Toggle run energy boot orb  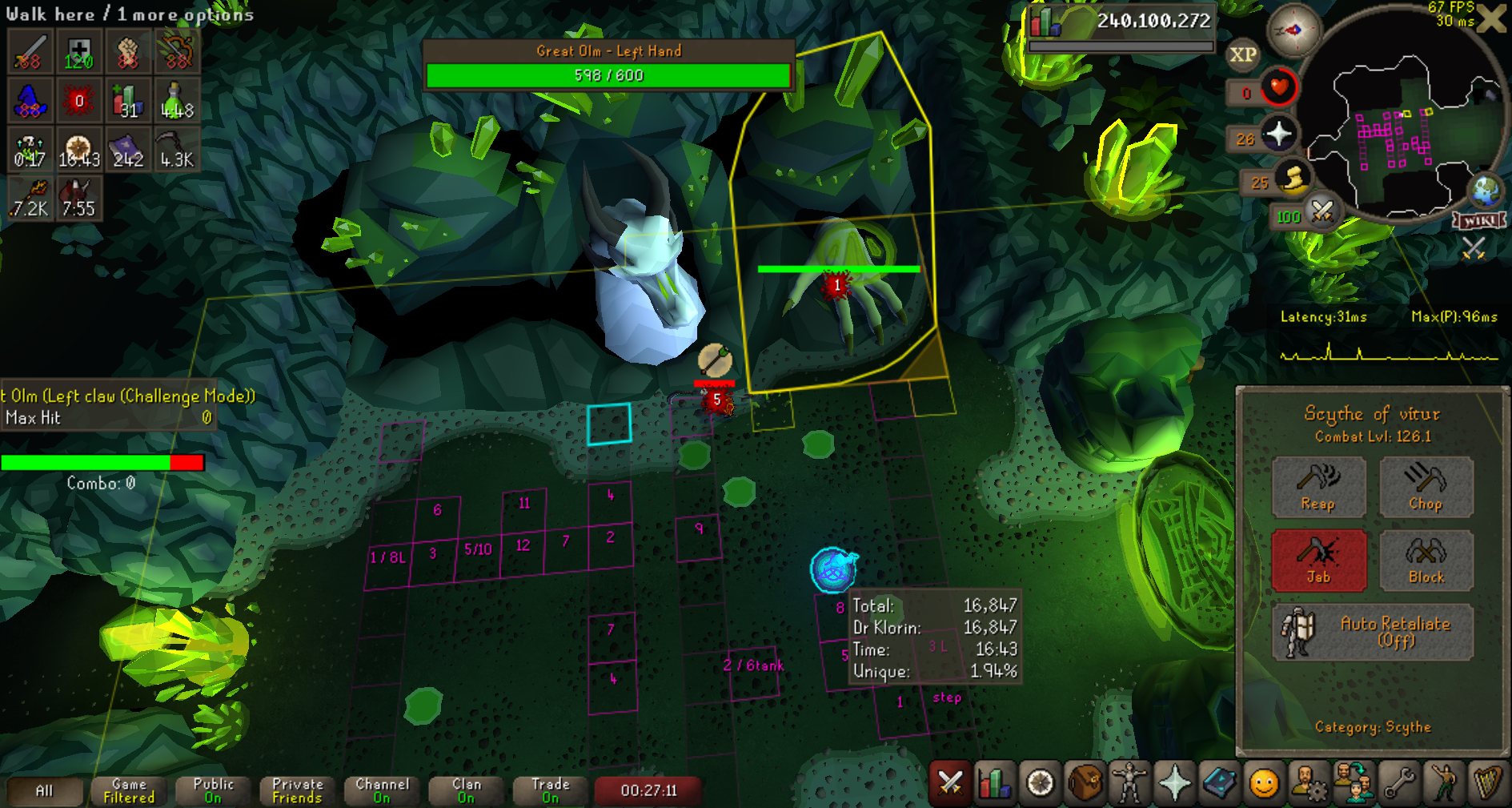(1292, 179)
